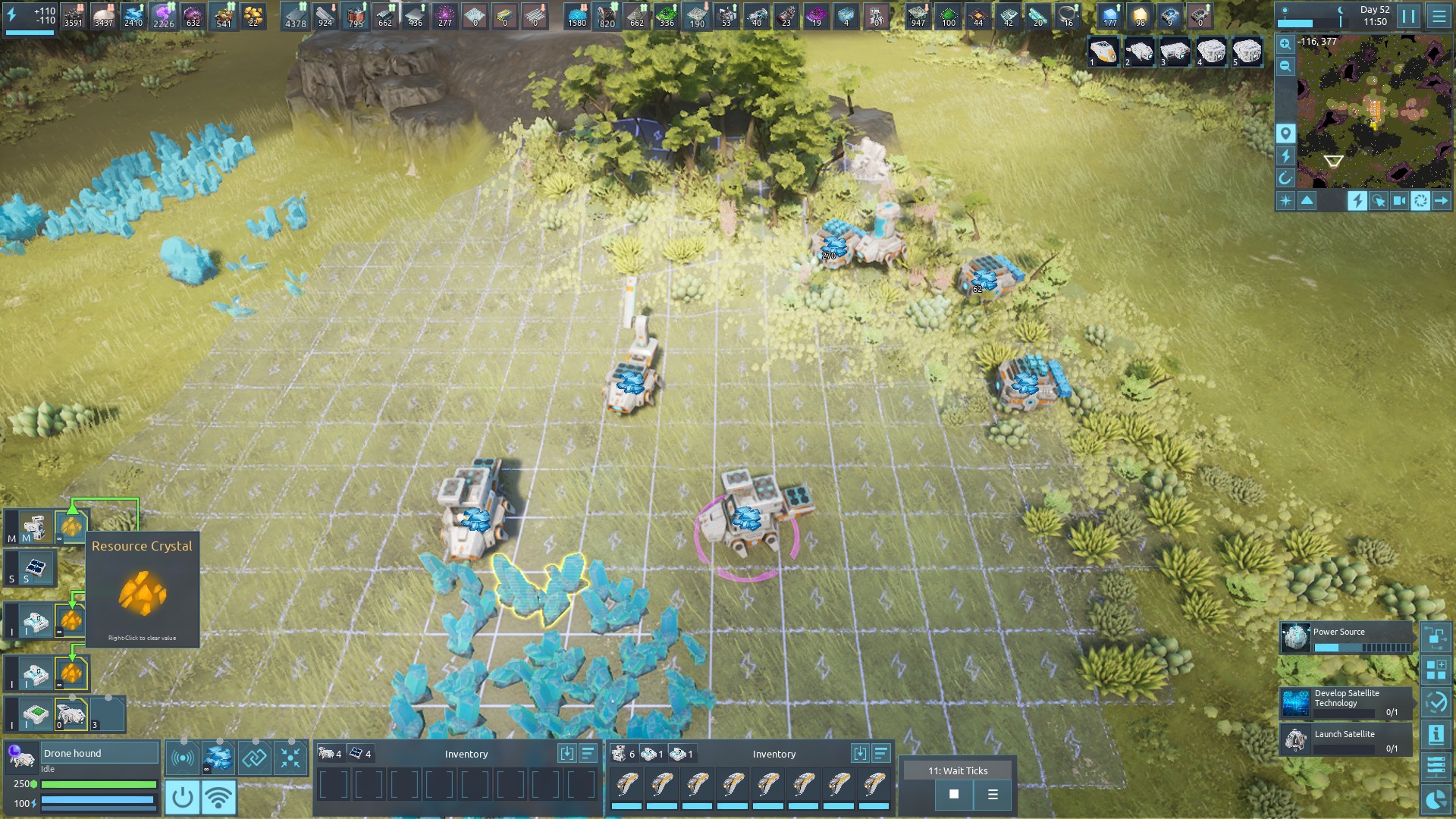Open the pie chart statistics panel

pyautogui.click(x=1436, y=800)
